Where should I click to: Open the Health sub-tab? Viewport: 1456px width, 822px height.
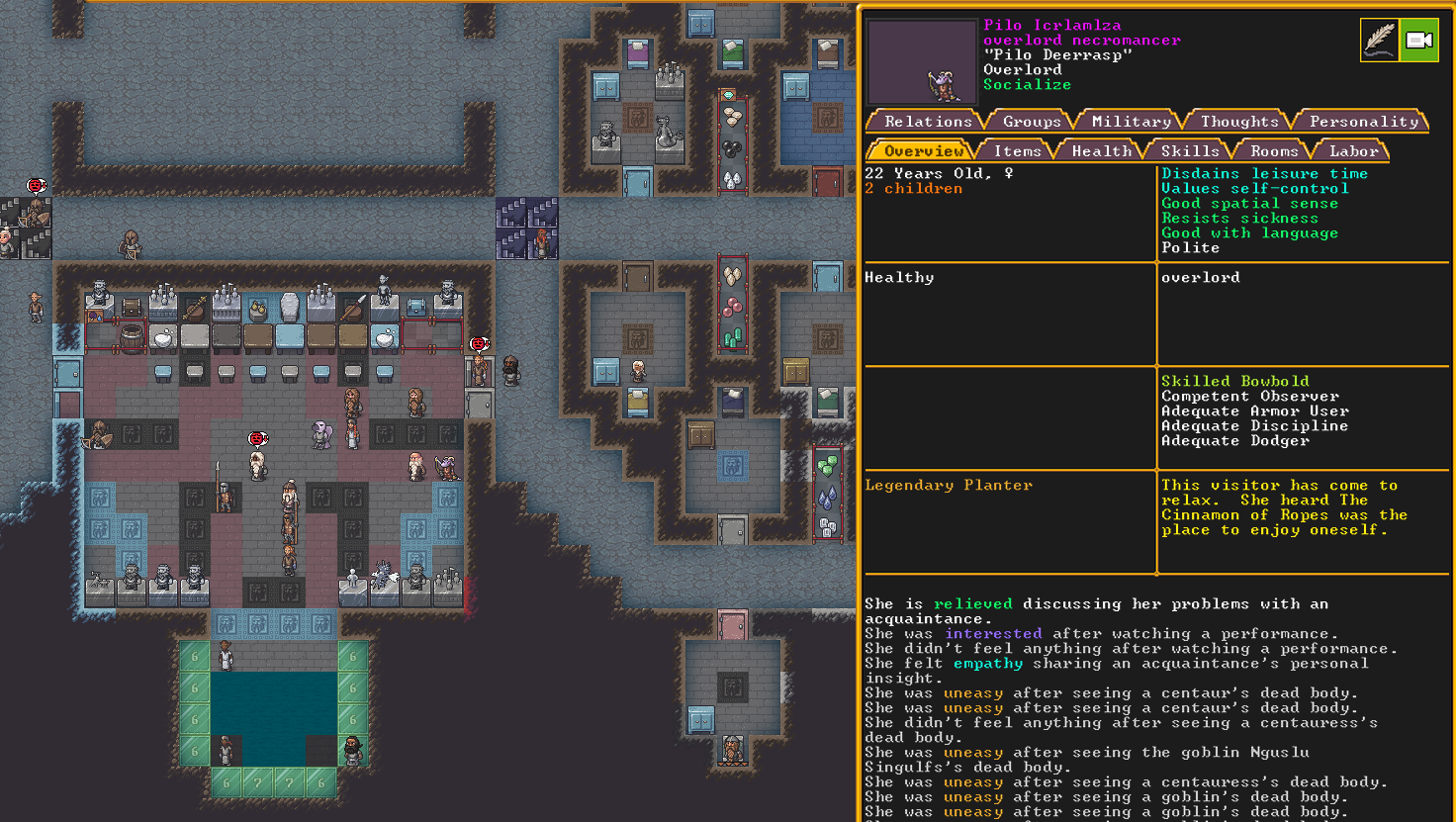click(x=1101, y=150)
